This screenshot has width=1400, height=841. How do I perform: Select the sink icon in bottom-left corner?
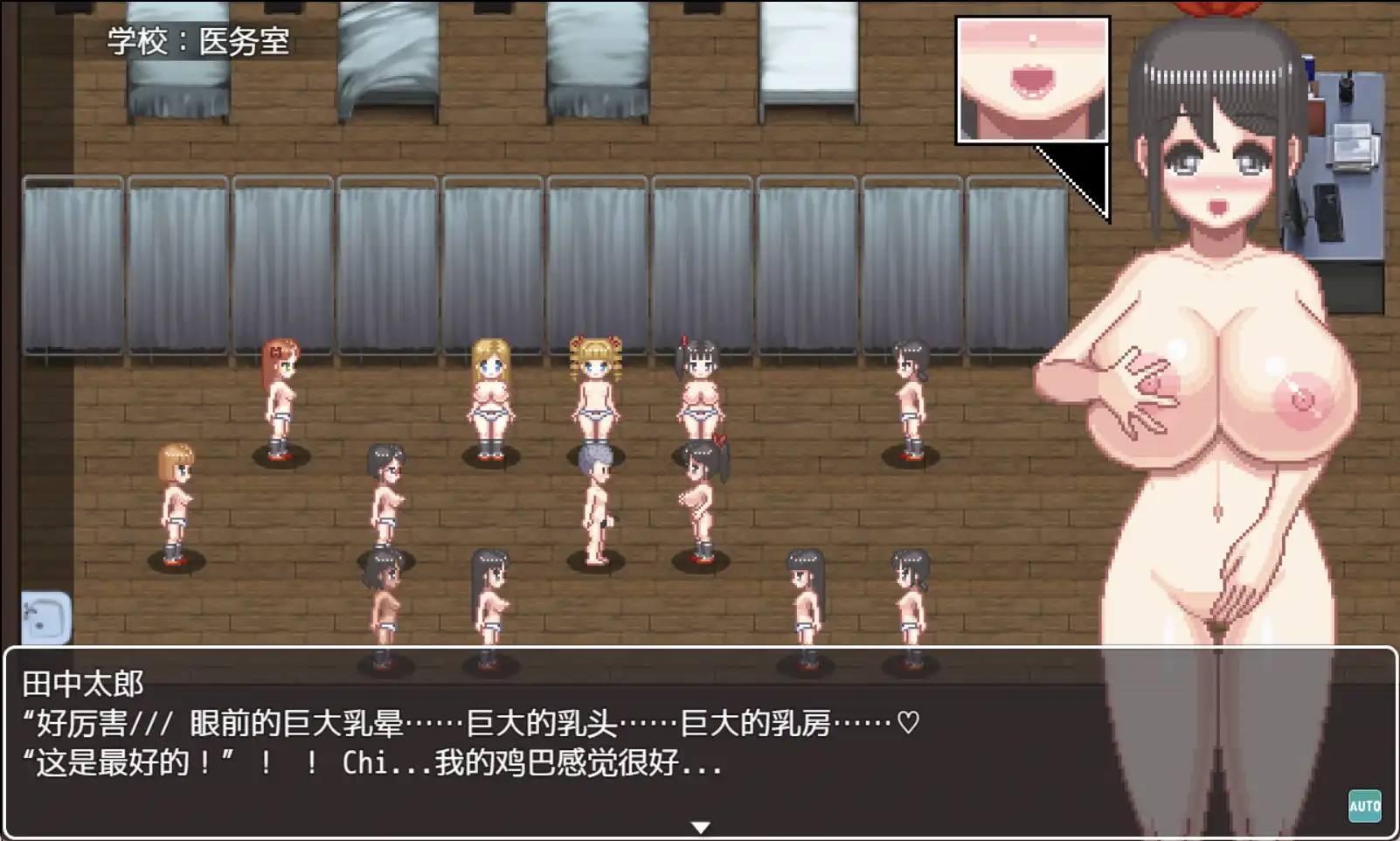coord(45,617)
